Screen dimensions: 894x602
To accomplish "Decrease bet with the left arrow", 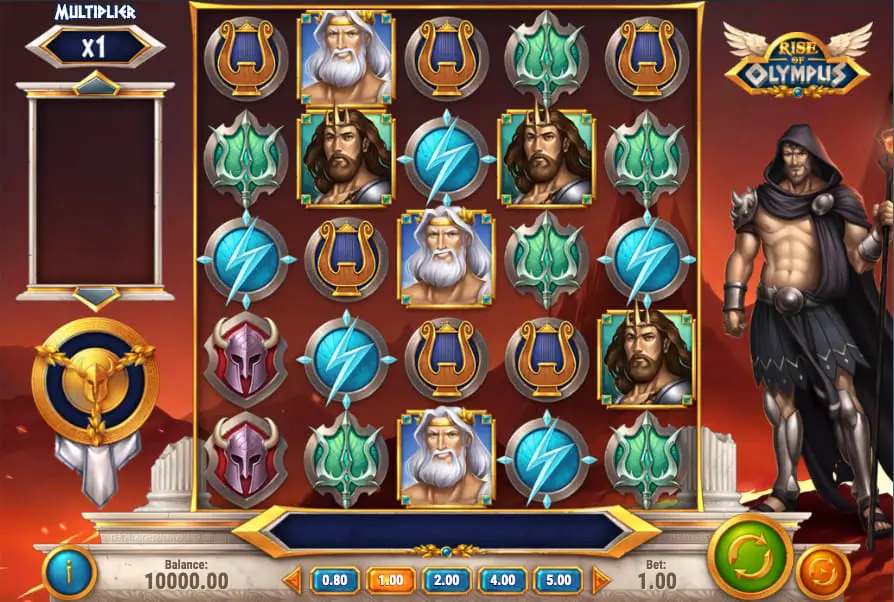I will [x=292, y=580].
